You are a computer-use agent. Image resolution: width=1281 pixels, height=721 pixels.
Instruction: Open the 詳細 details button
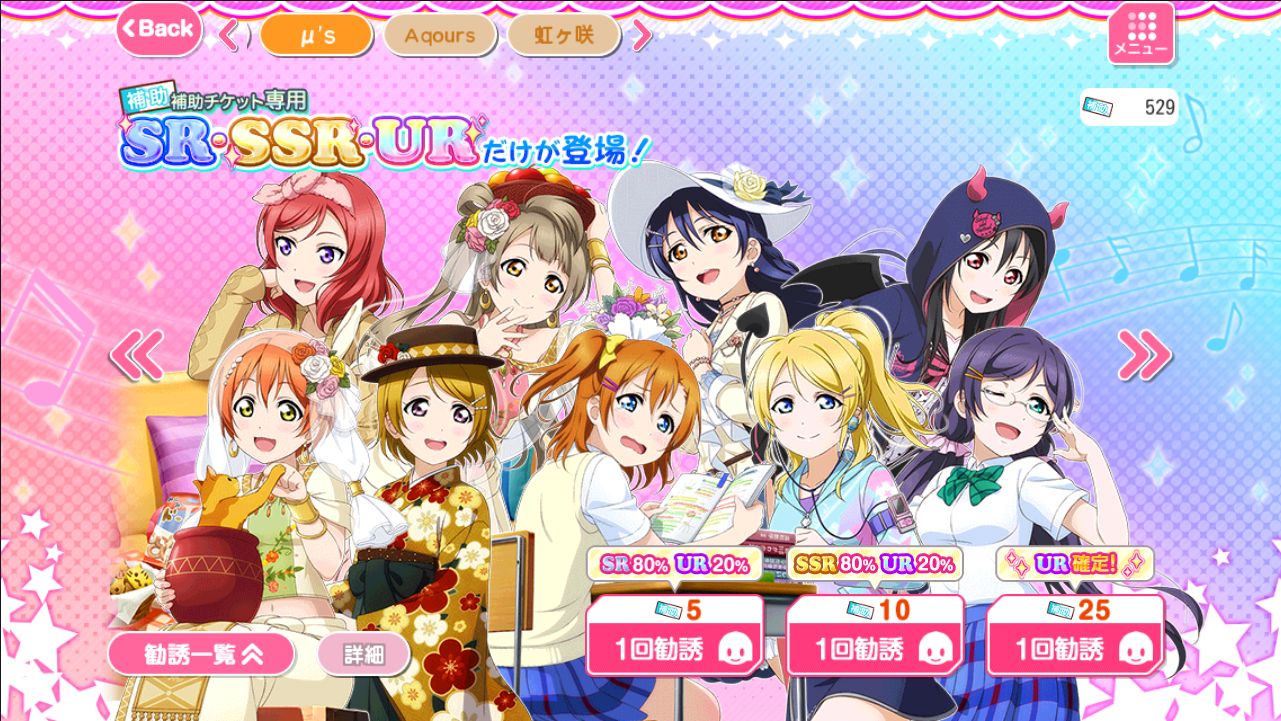coord(364,655)
